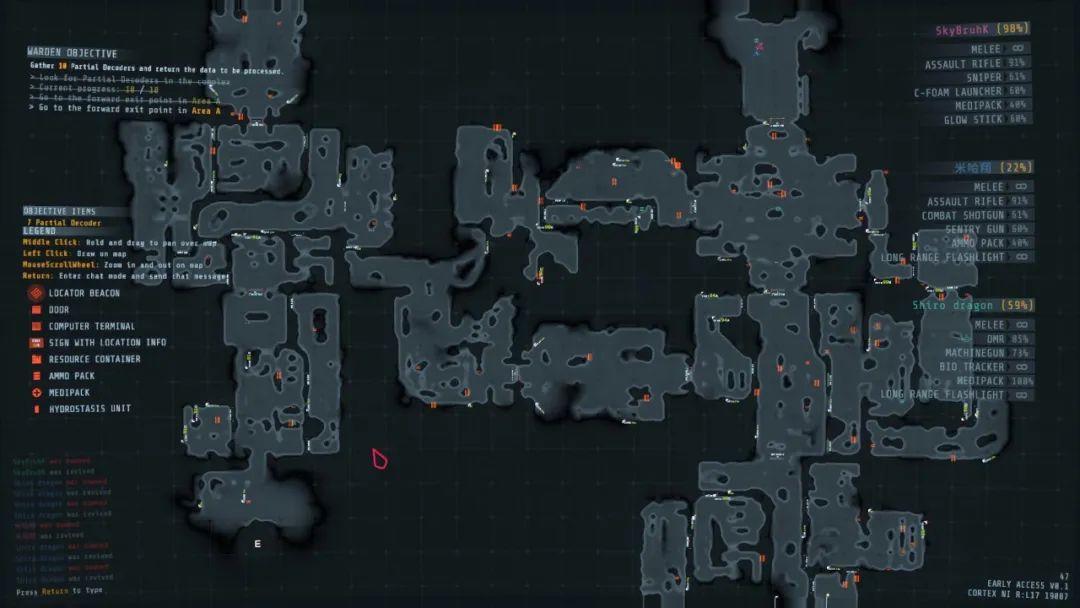Screen dimensions: 1080x608
Task: Select the Machinegun loadout row
Action: pos(974,353)
